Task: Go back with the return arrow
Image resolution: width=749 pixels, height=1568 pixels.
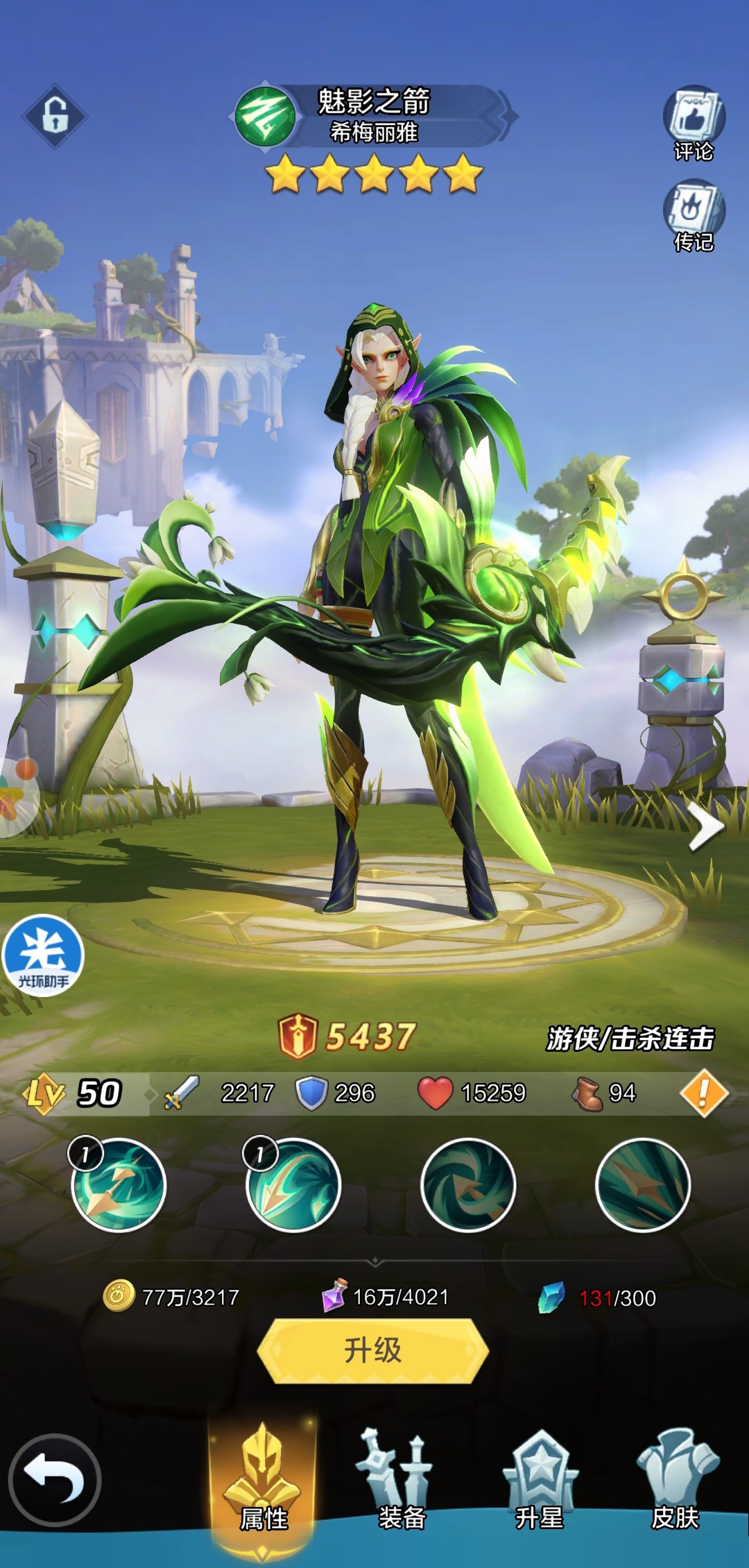Action: (55, 1479)
